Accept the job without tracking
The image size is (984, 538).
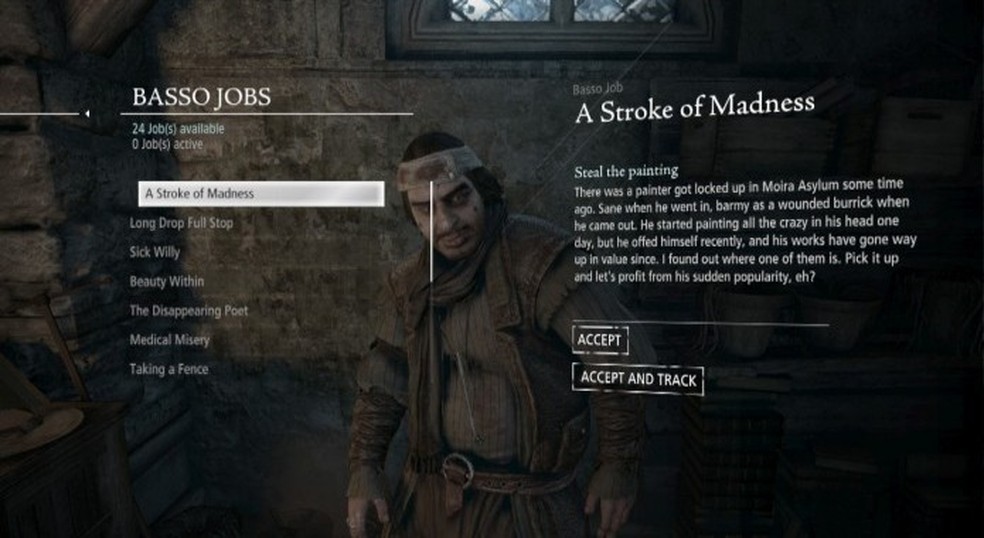pyautogui.click(x=600, y=340)
